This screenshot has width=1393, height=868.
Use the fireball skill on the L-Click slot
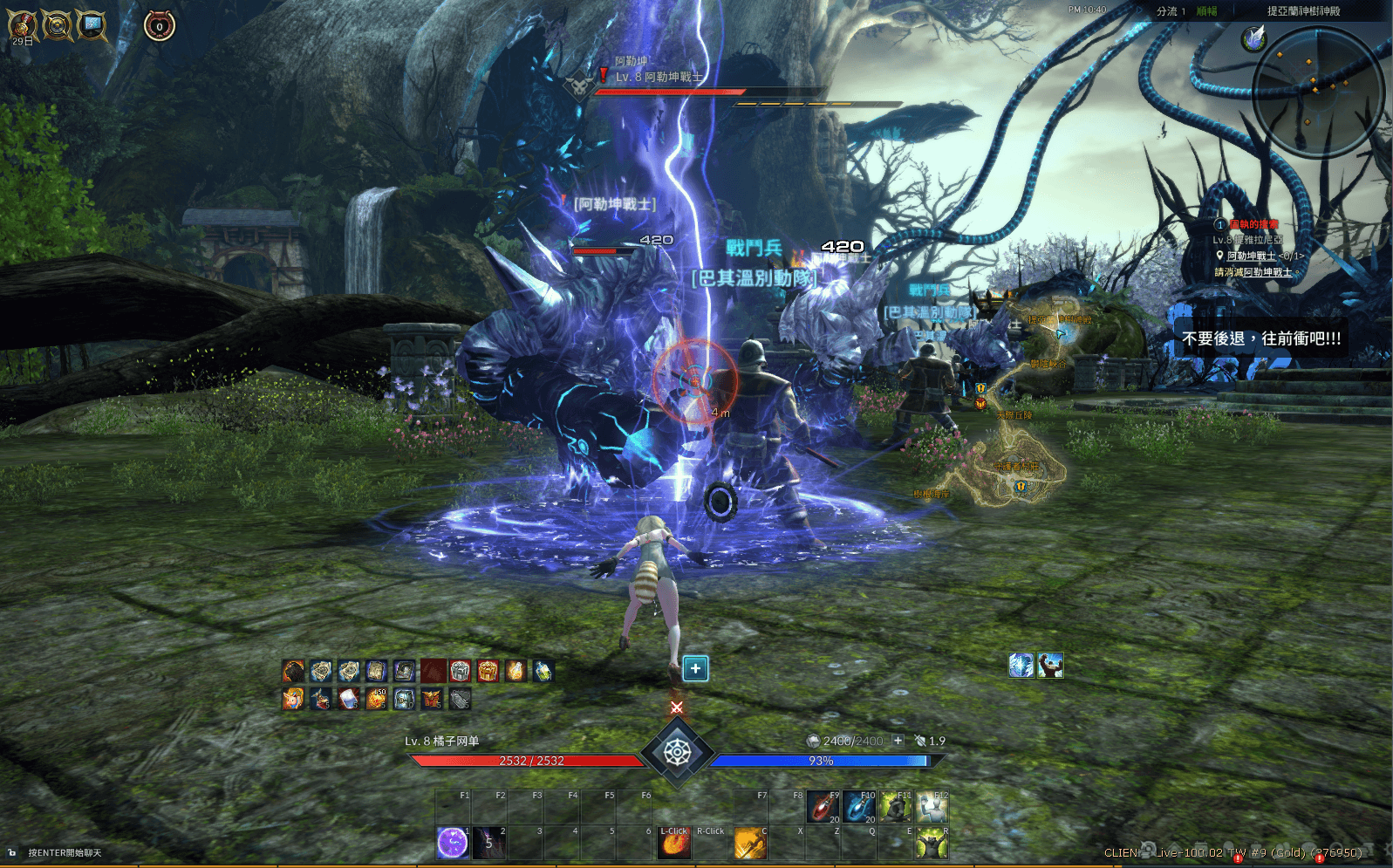tap(673, 843)
